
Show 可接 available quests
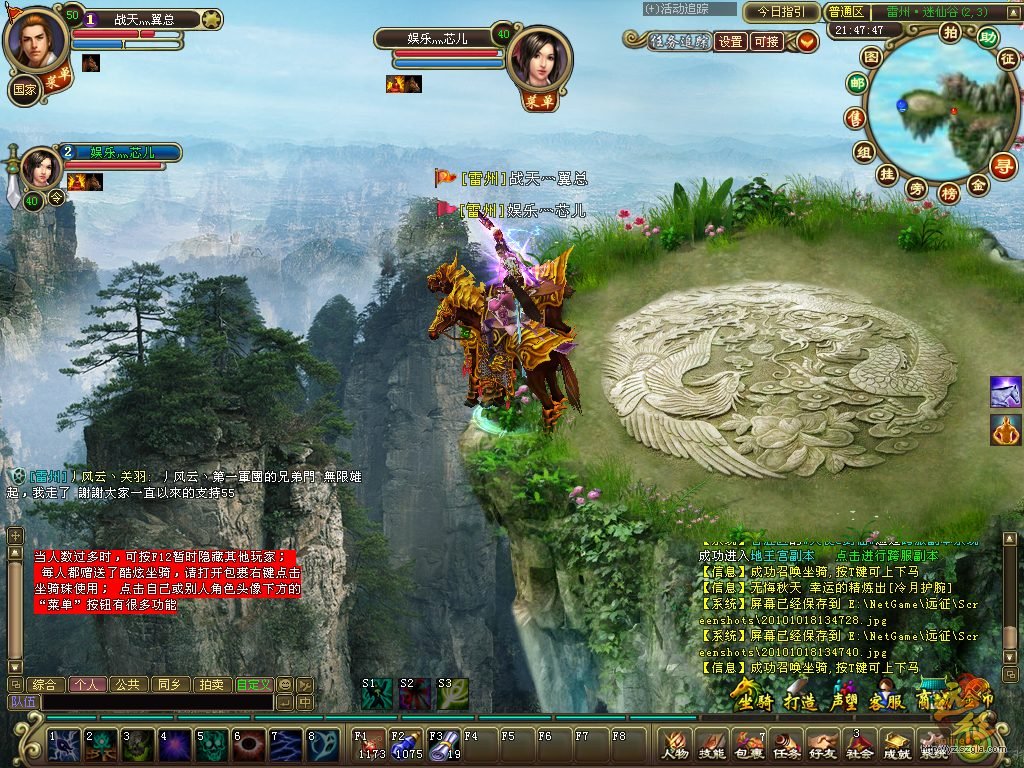[x=767, y=41]
